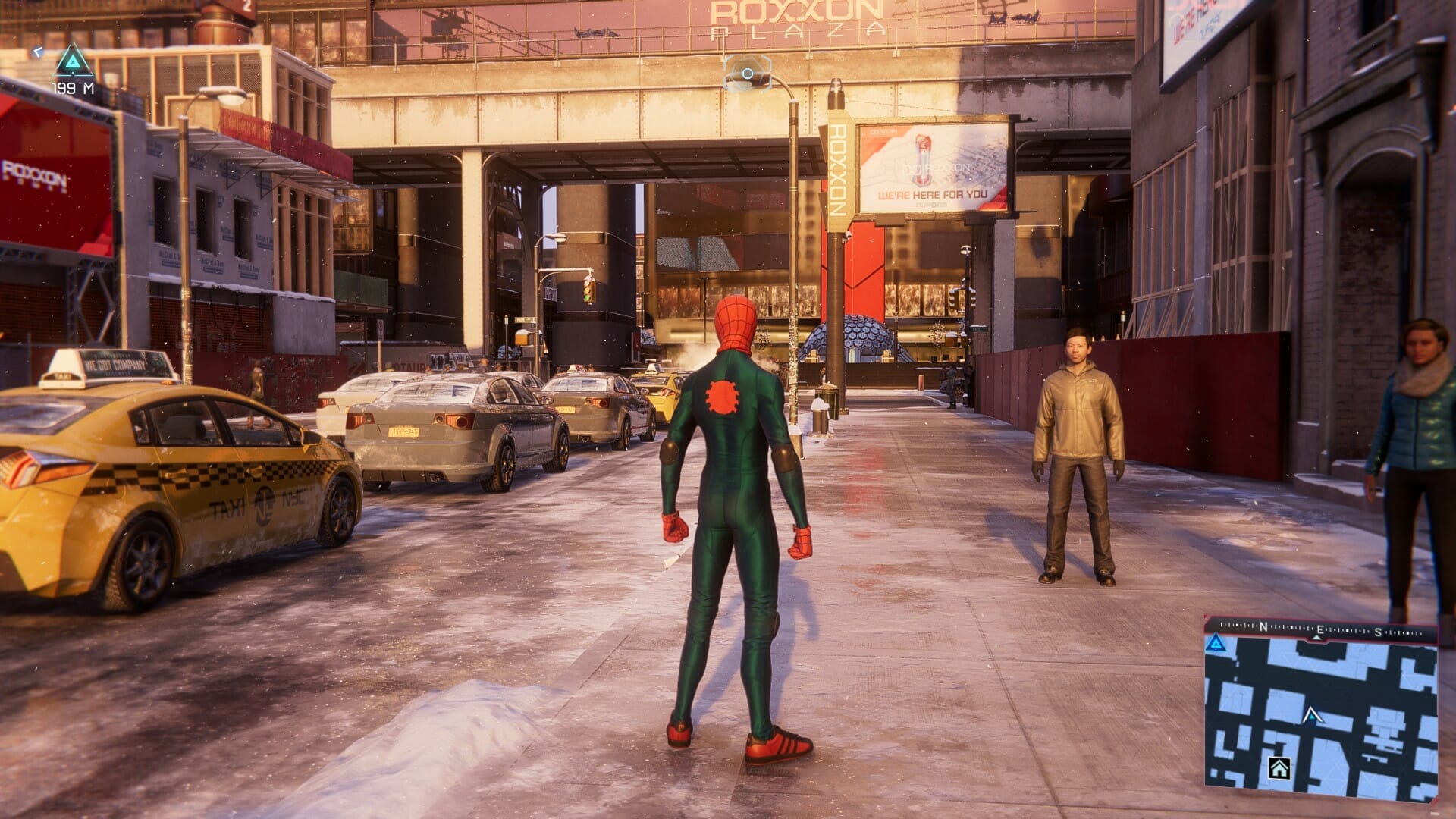
Task: Select the house icon on the minimap
Action: 1279,768
